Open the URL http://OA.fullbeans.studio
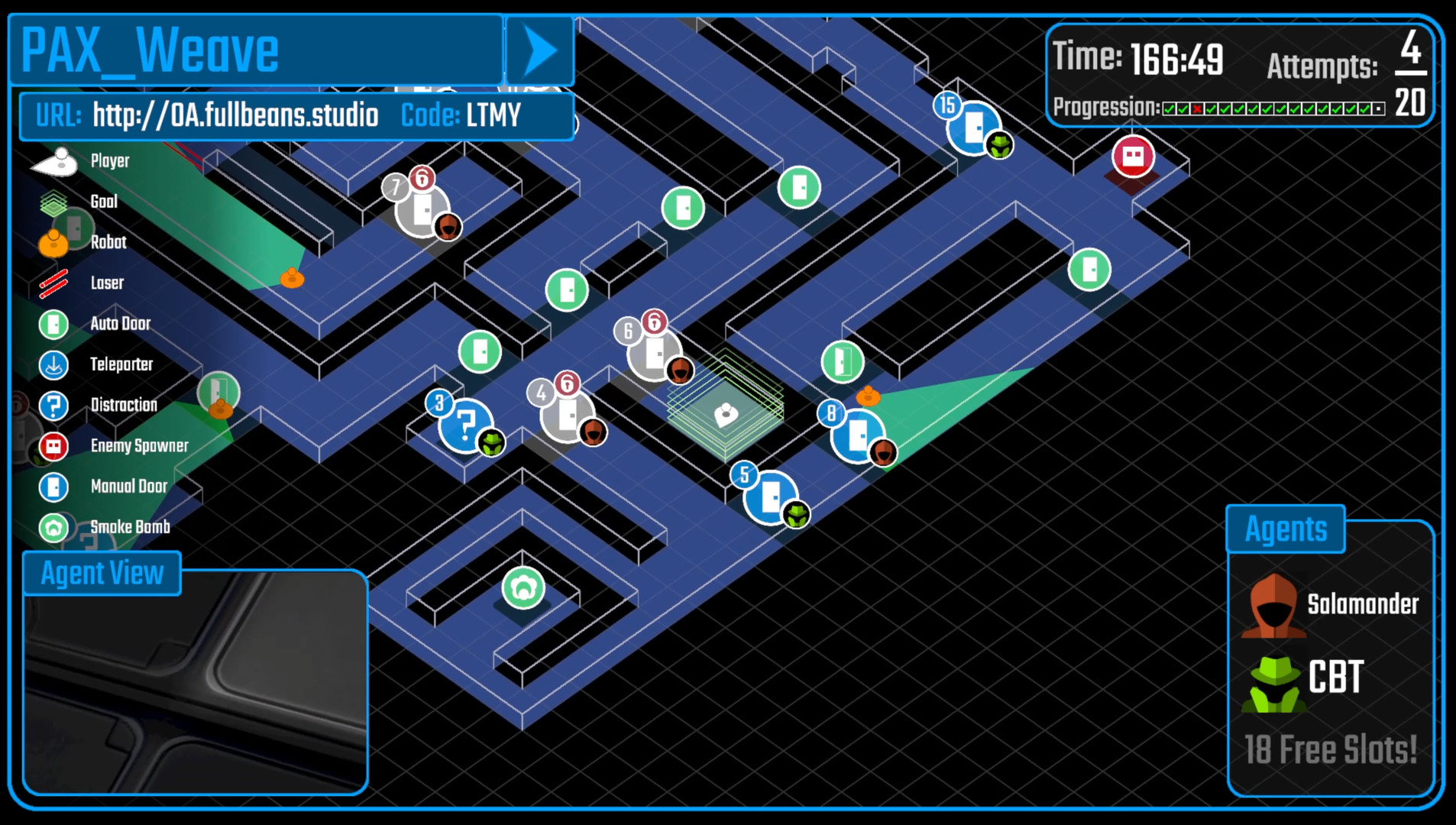This screenshot has height=825, width=1456. (x=235, y=115)
